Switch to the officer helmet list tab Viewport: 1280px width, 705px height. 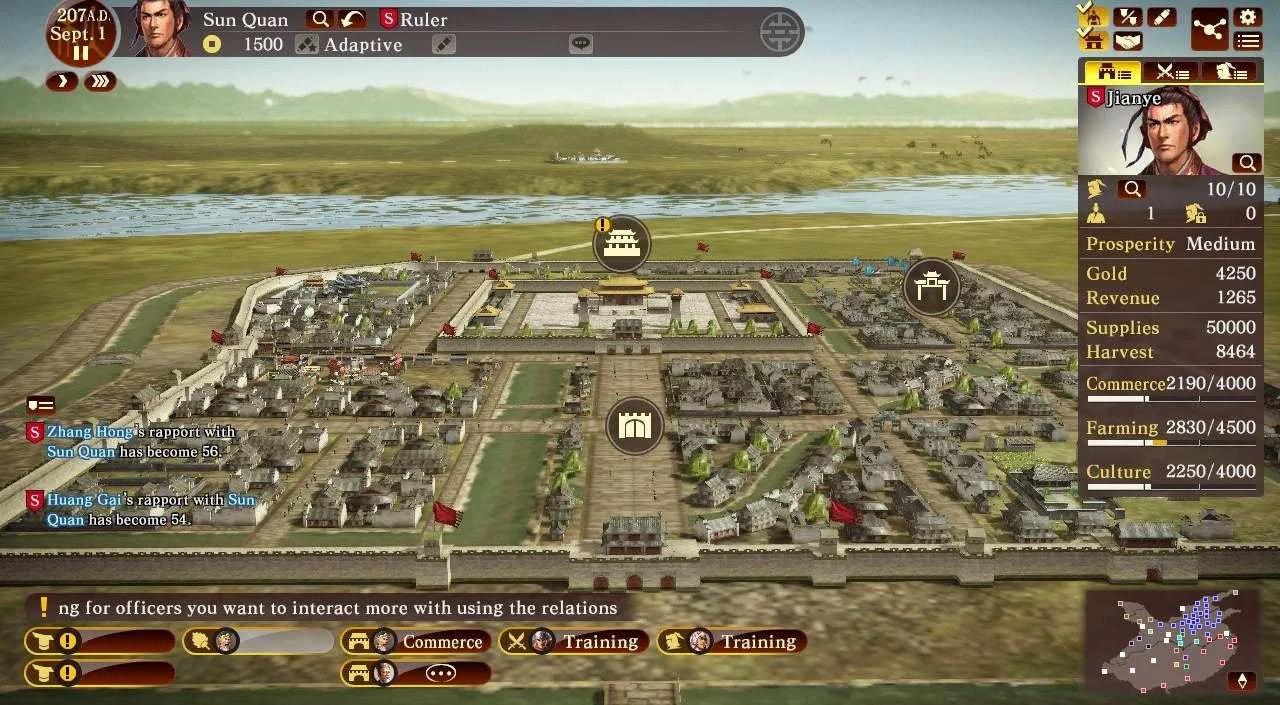[1229, 71]
